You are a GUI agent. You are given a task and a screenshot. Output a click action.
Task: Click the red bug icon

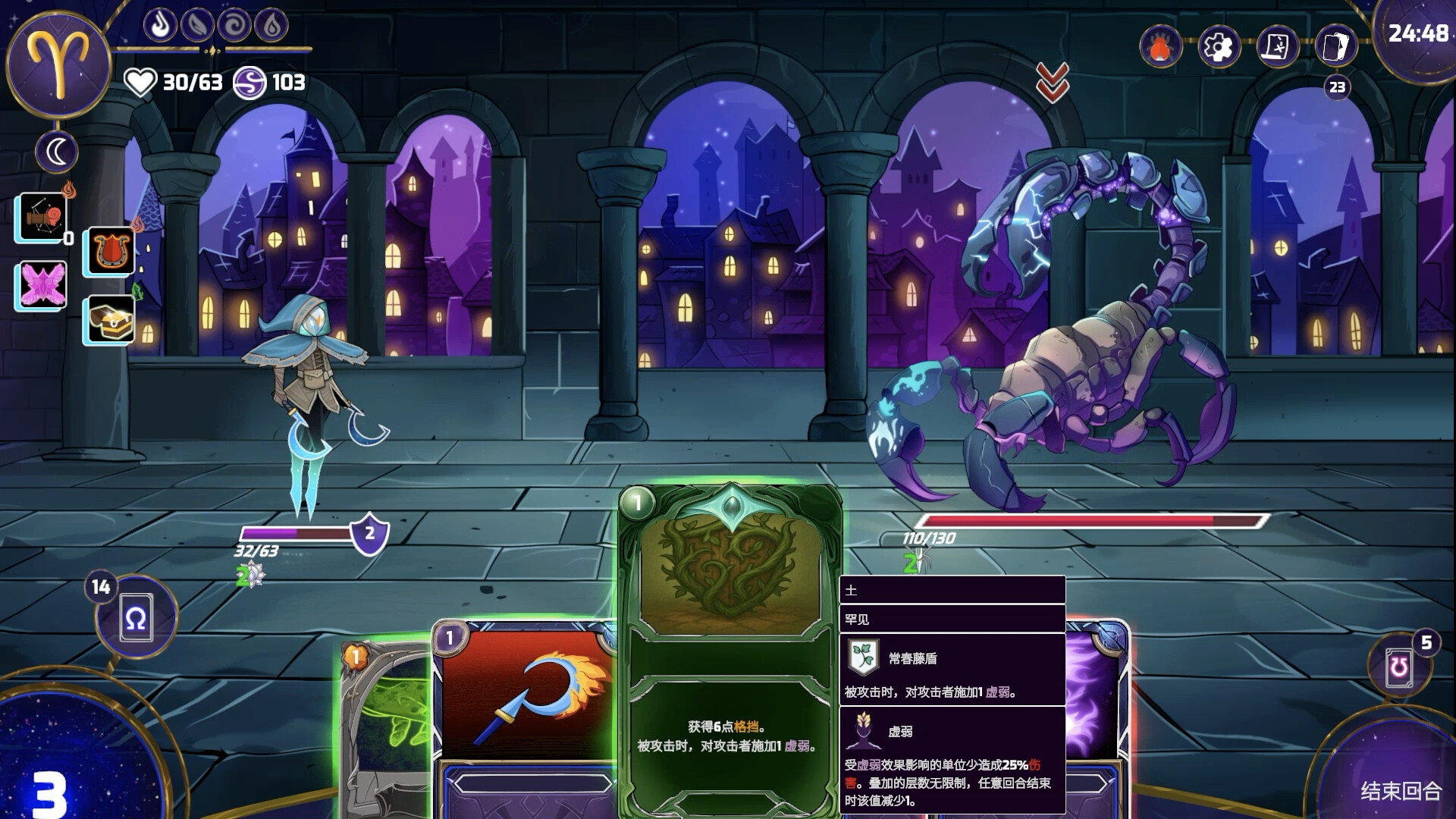[x=1160, y=47]
